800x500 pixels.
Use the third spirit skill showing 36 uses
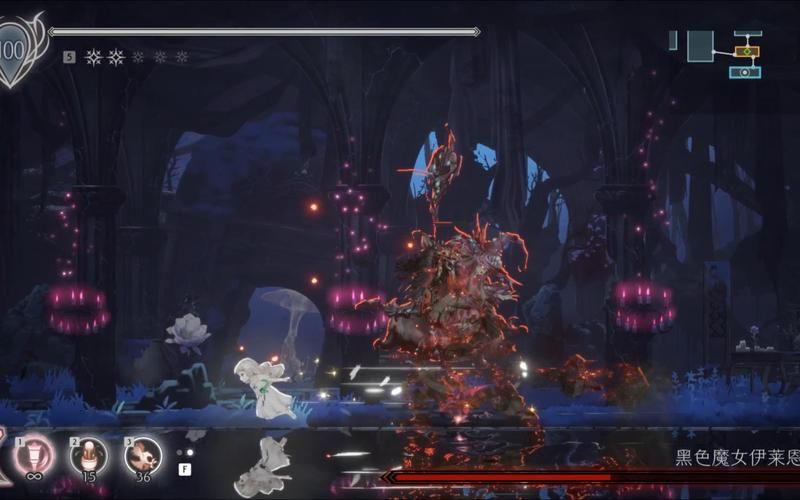coord(142,456)
